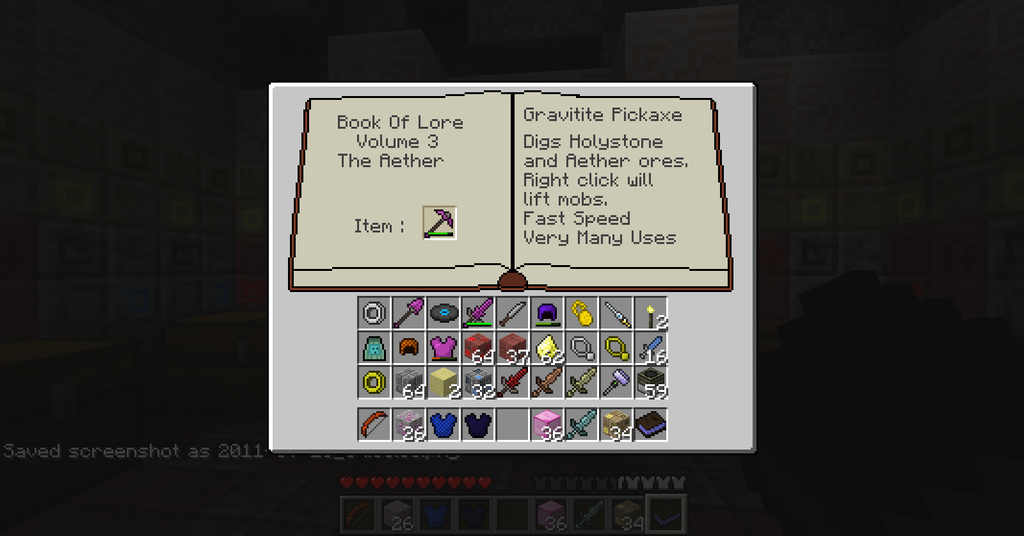The width and height of the screenshot is (1024, 536).
Task: Pick up the teal cape item
Action: pyautogui.click(x=374, y=348)
